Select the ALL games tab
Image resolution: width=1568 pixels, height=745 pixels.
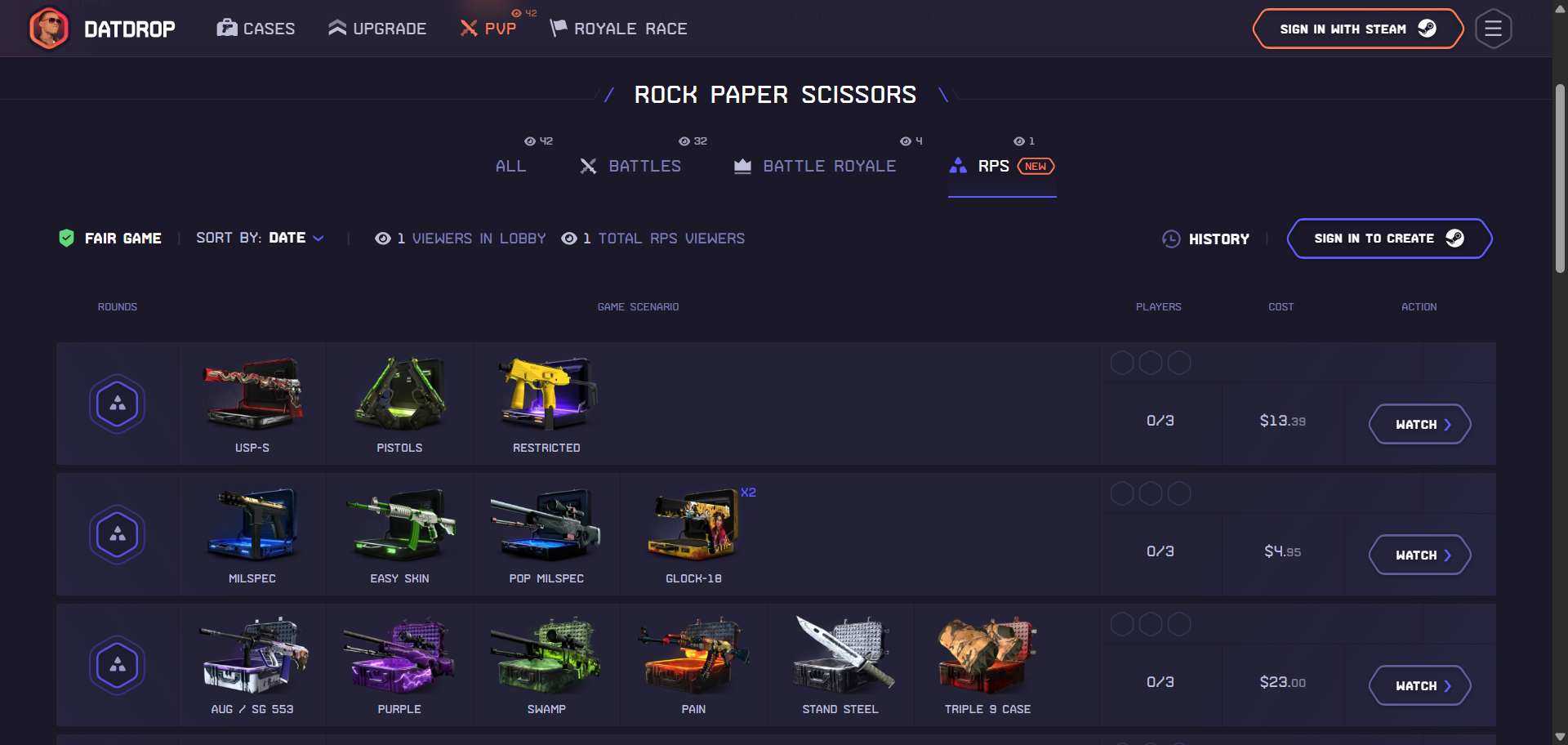510,166
